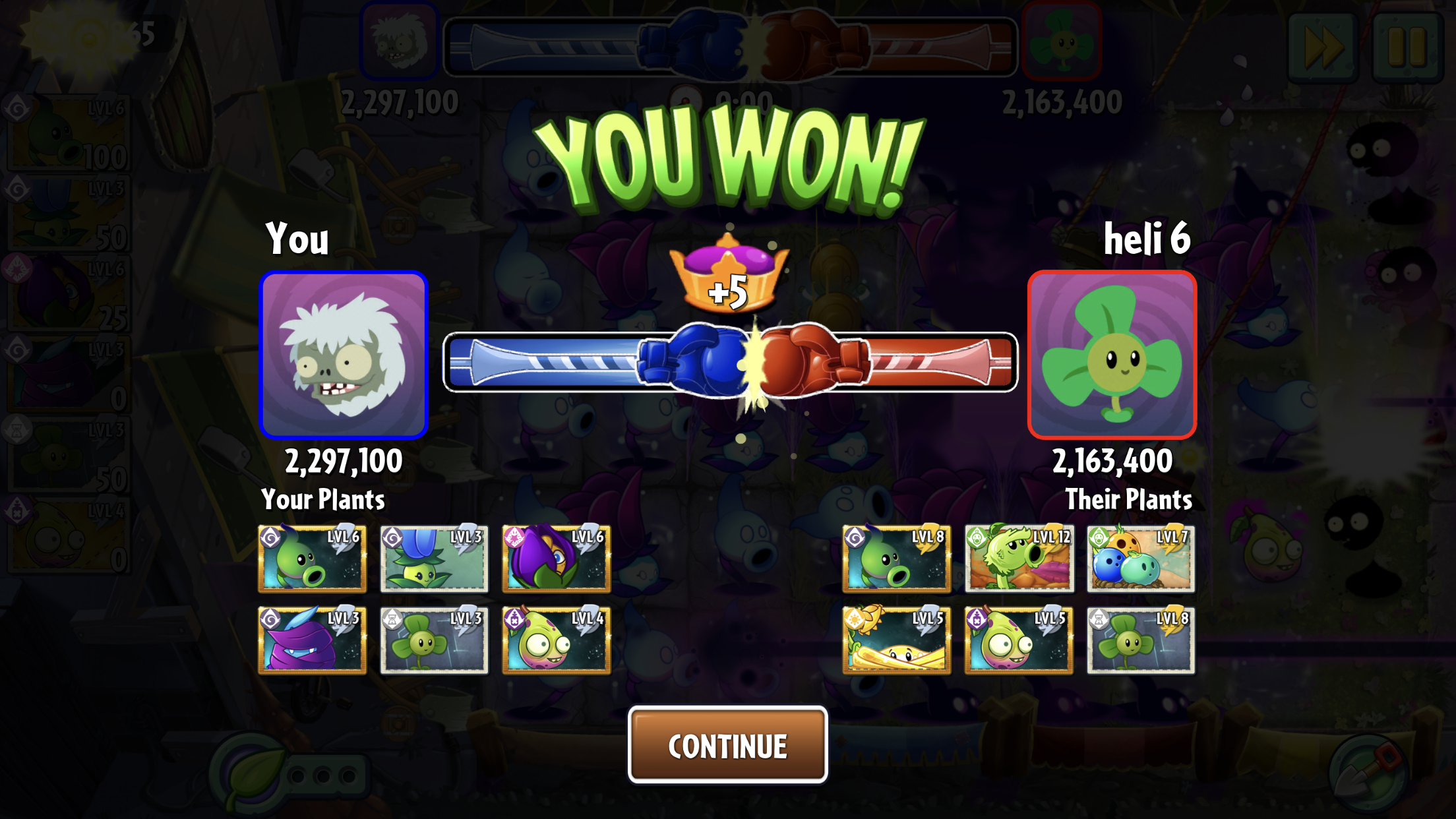Click opponent's LVL 7 Bowling Bulb card
Viewport: 1456px width, 819px height.
tap(1141, 559)
